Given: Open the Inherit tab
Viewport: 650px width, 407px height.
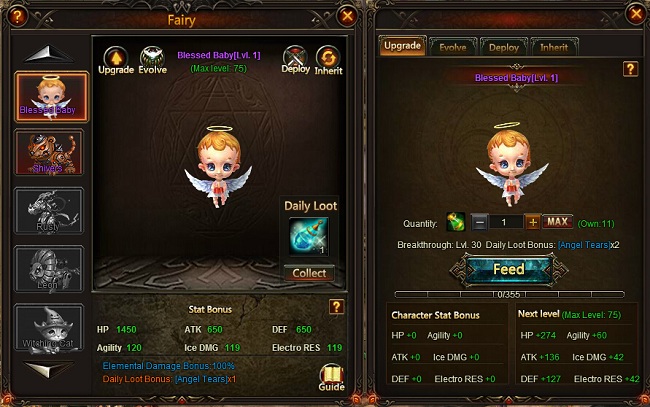Looking at the screenshot, I should (x=554, y=47).
